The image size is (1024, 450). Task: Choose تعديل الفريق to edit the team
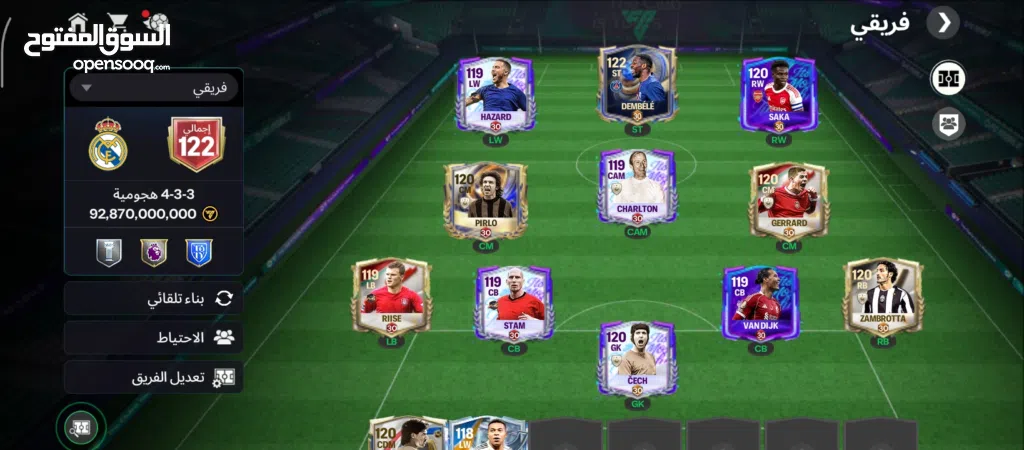tap(155, 378)
